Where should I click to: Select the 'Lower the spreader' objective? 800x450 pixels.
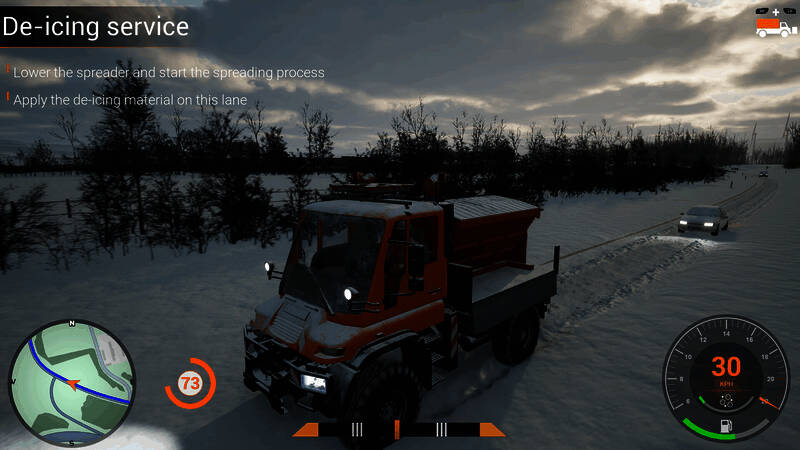click(x=168, y=73)
